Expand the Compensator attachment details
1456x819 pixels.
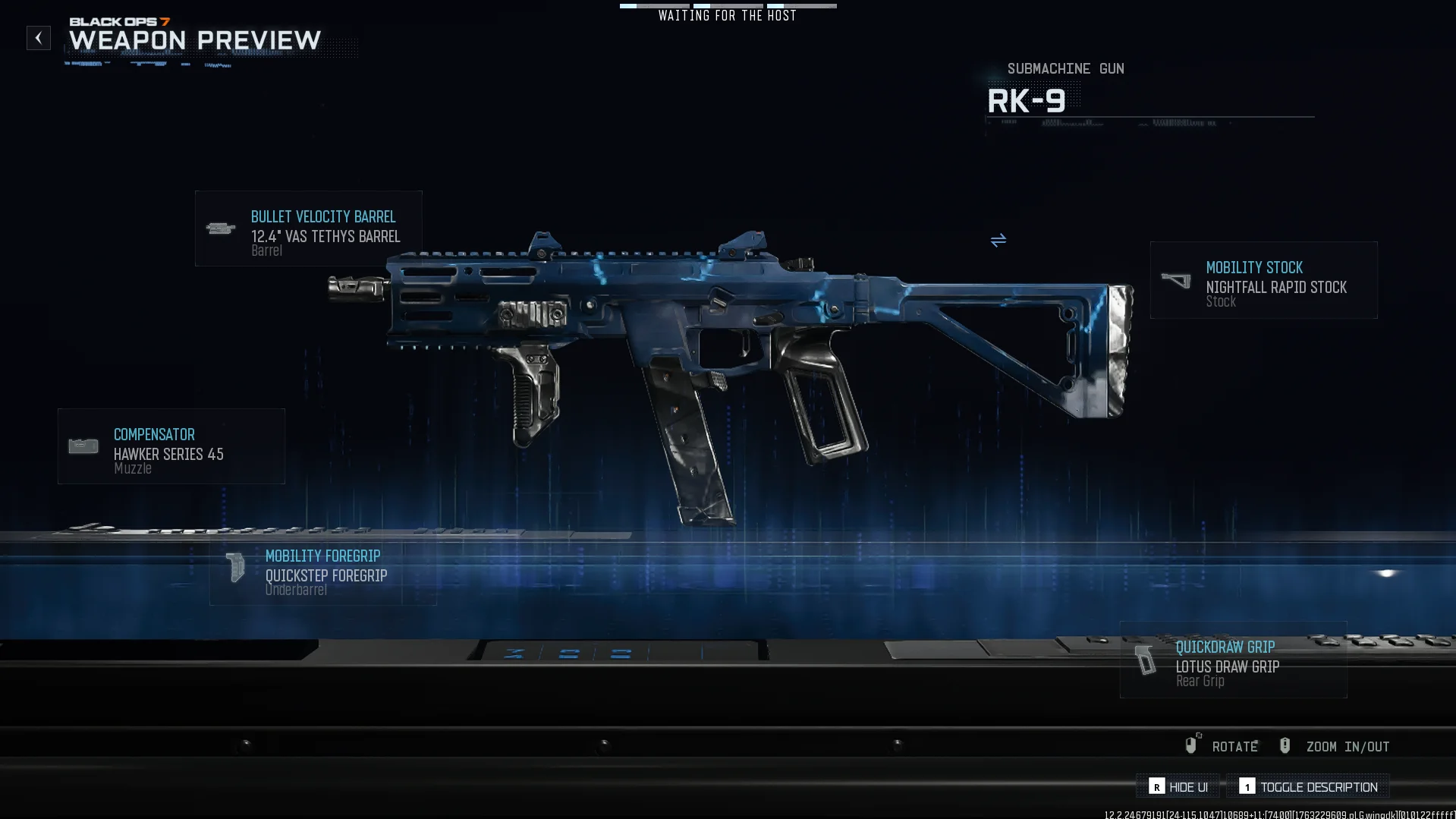(171, 446)
